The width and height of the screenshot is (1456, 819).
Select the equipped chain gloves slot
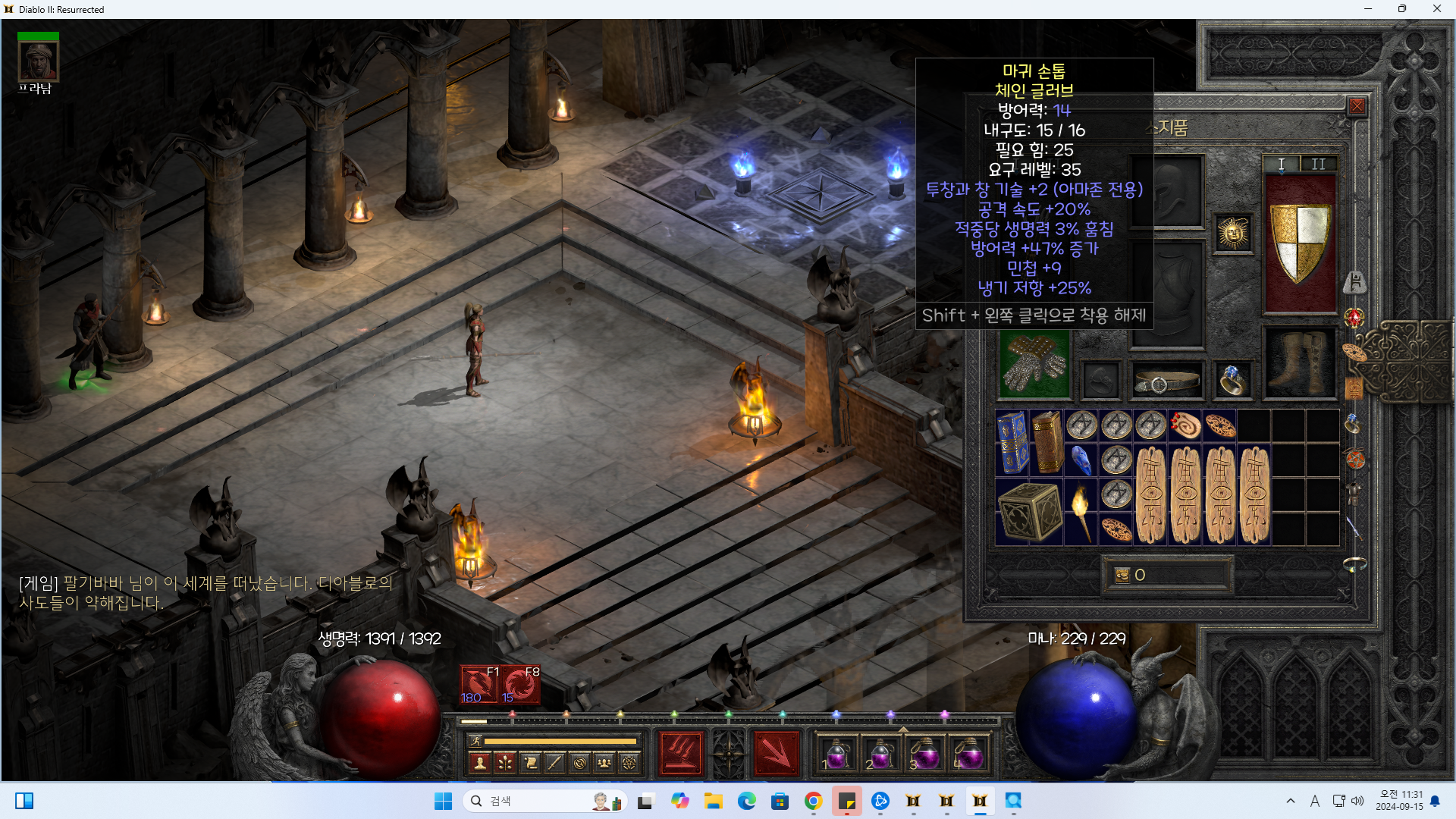click(x=1034, y=366)
